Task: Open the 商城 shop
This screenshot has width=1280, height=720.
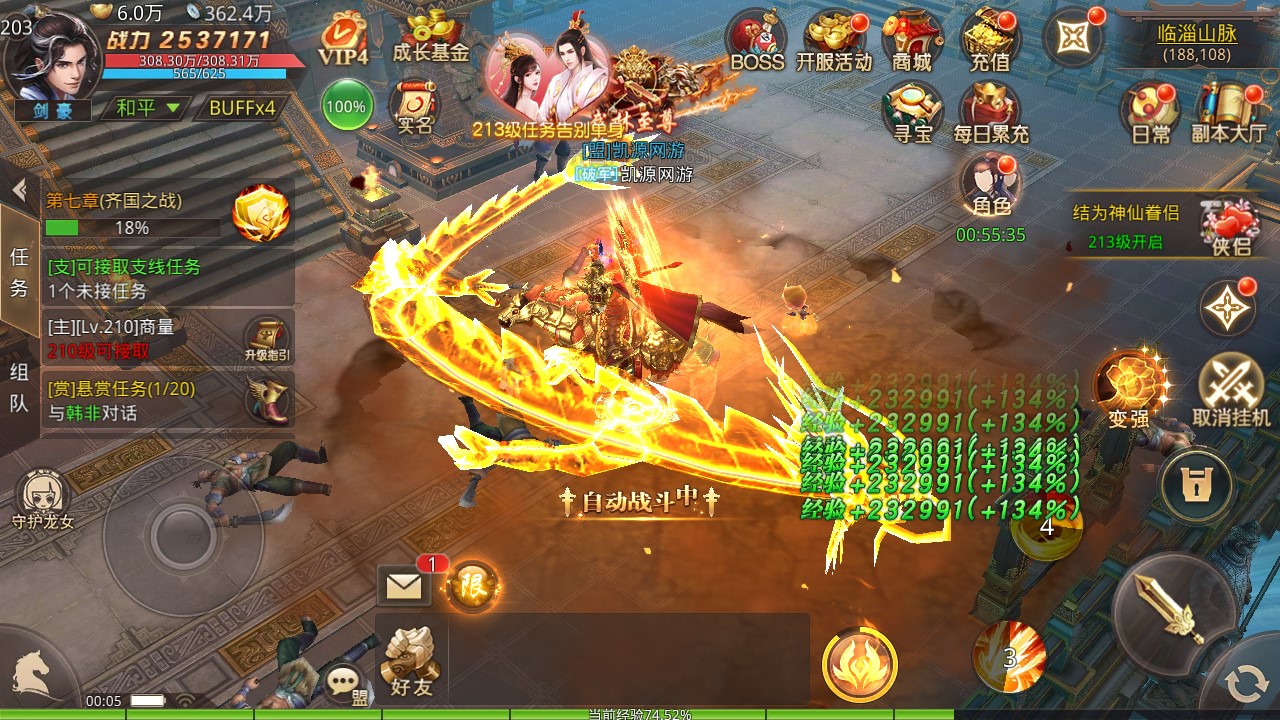Action: pyautogui.click(x=911, y=40)
